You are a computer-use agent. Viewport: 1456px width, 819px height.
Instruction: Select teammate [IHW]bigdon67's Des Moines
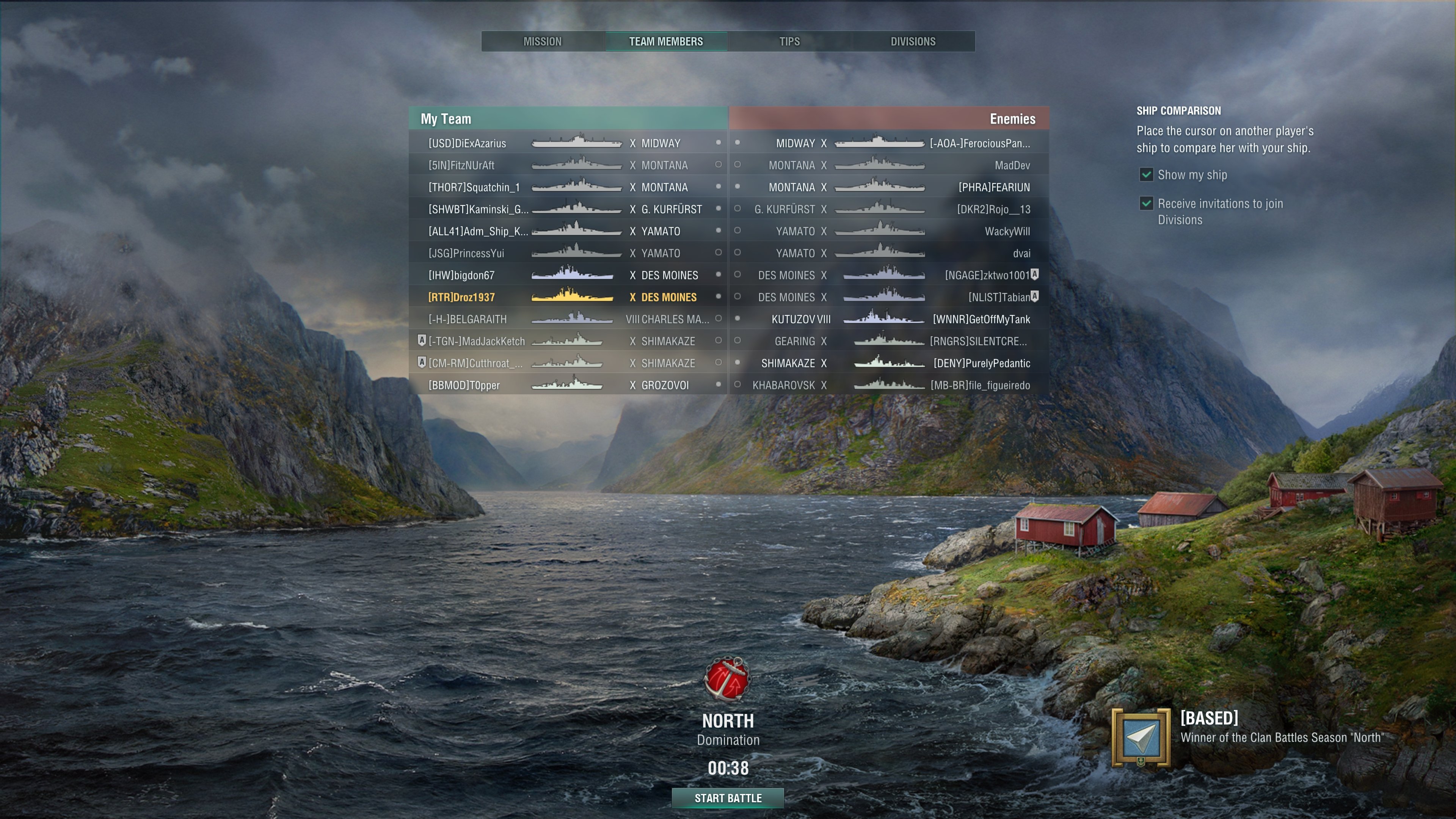[x=568, y=275]
